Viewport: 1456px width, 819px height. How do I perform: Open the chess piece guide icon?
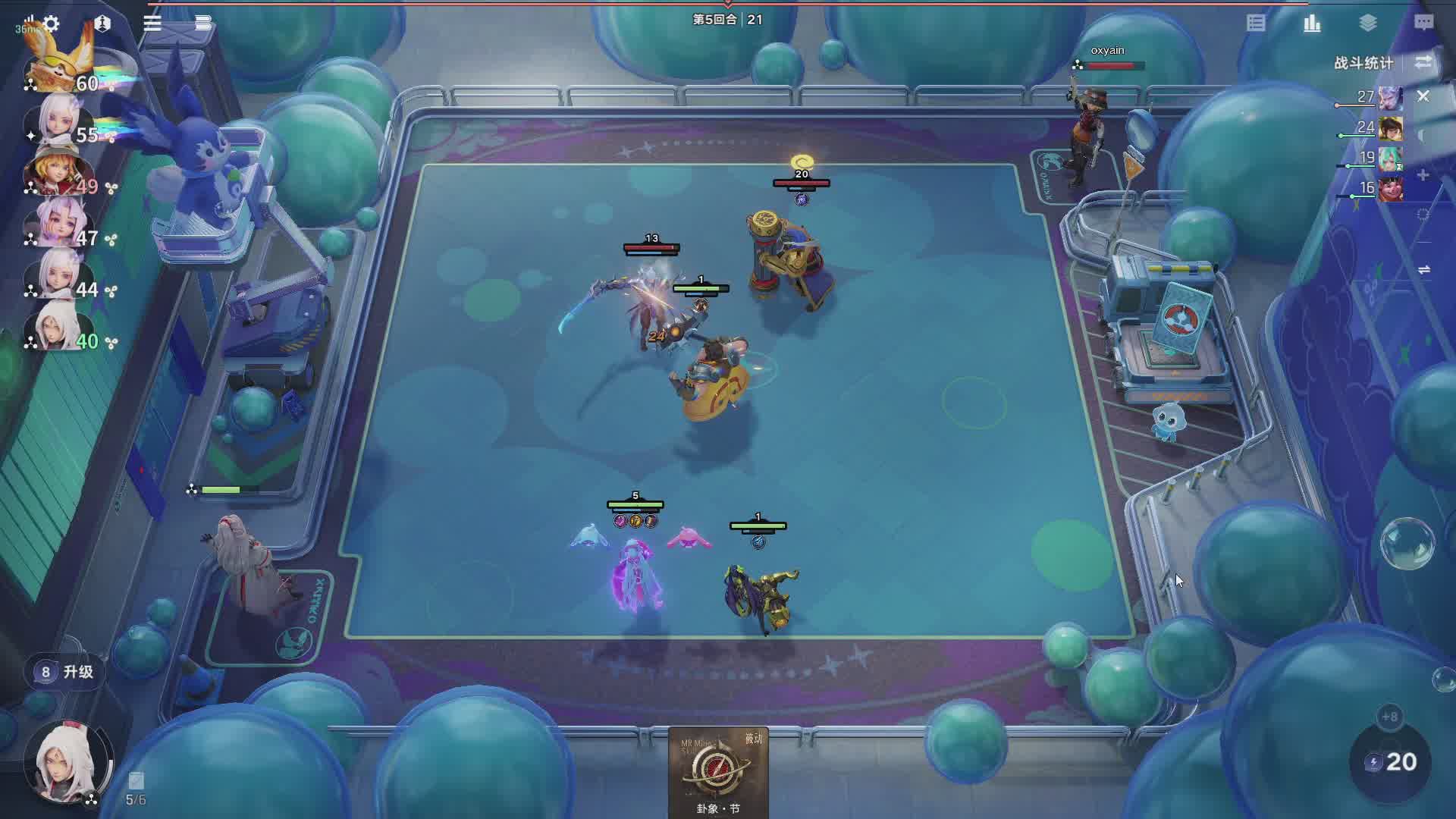click(102, 24)
